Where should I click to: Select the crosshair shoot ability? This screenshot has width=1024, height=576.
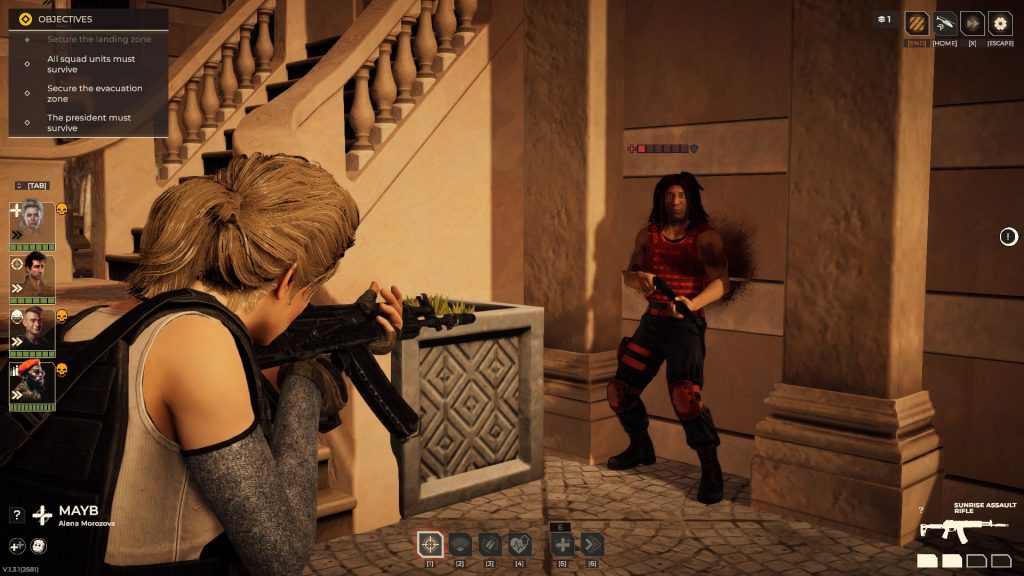point(430,545)
